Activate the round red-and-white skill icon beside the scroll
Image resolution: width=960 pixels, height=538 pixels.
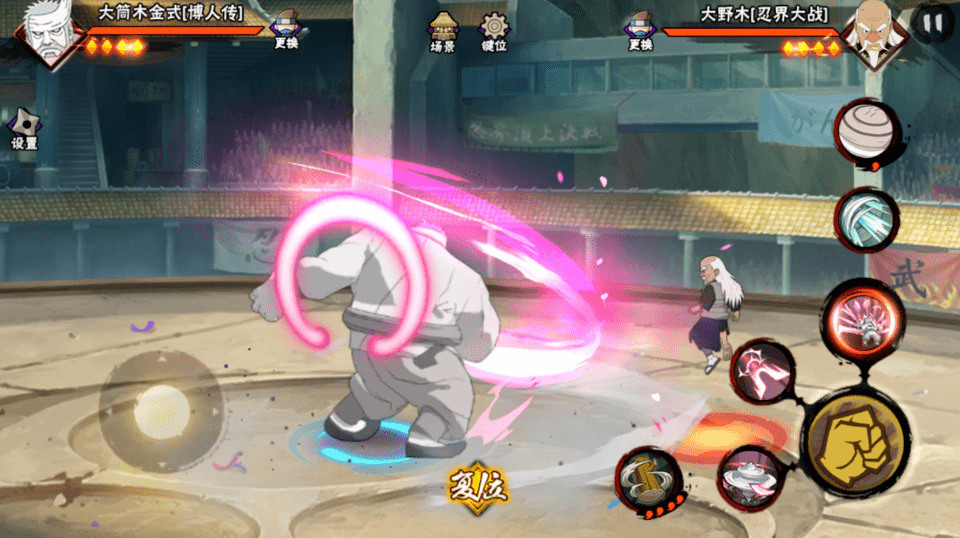750,477
